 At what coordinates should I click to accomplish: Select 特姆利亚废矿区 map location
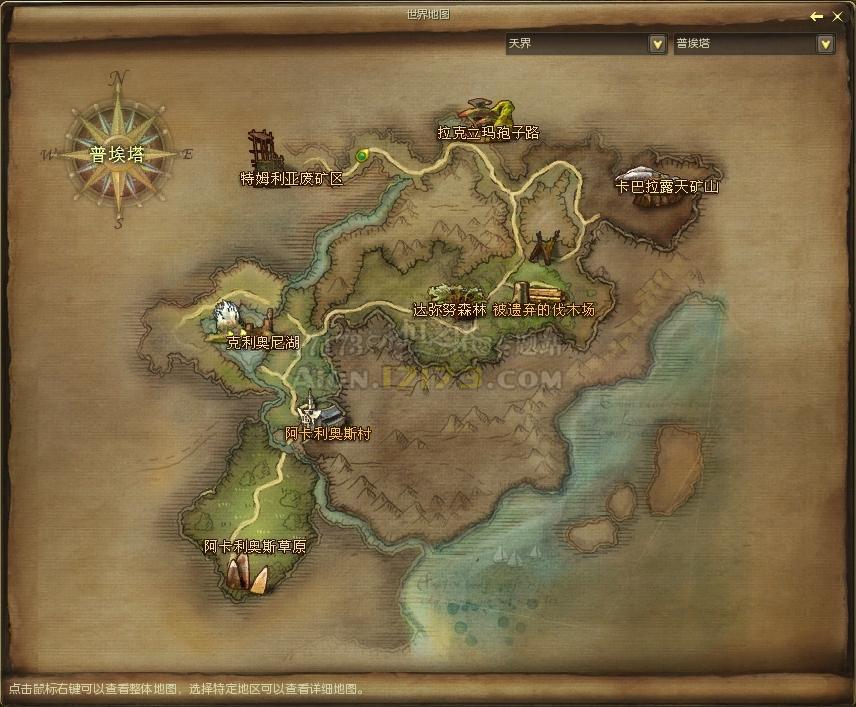[x=291, y=178]
